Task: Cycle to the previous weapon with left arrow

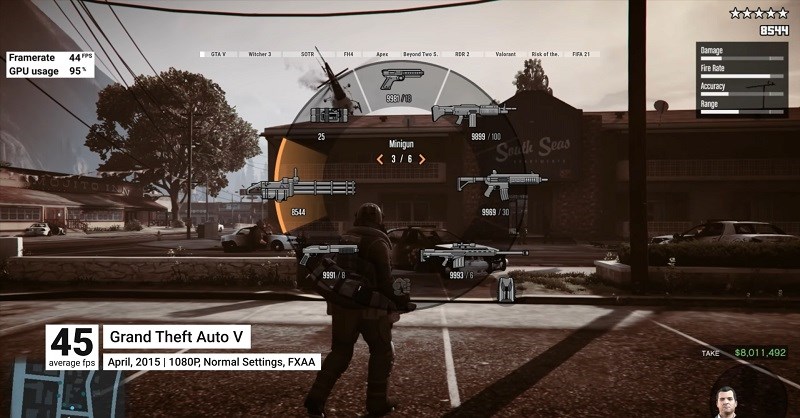Action: [379, 159]
